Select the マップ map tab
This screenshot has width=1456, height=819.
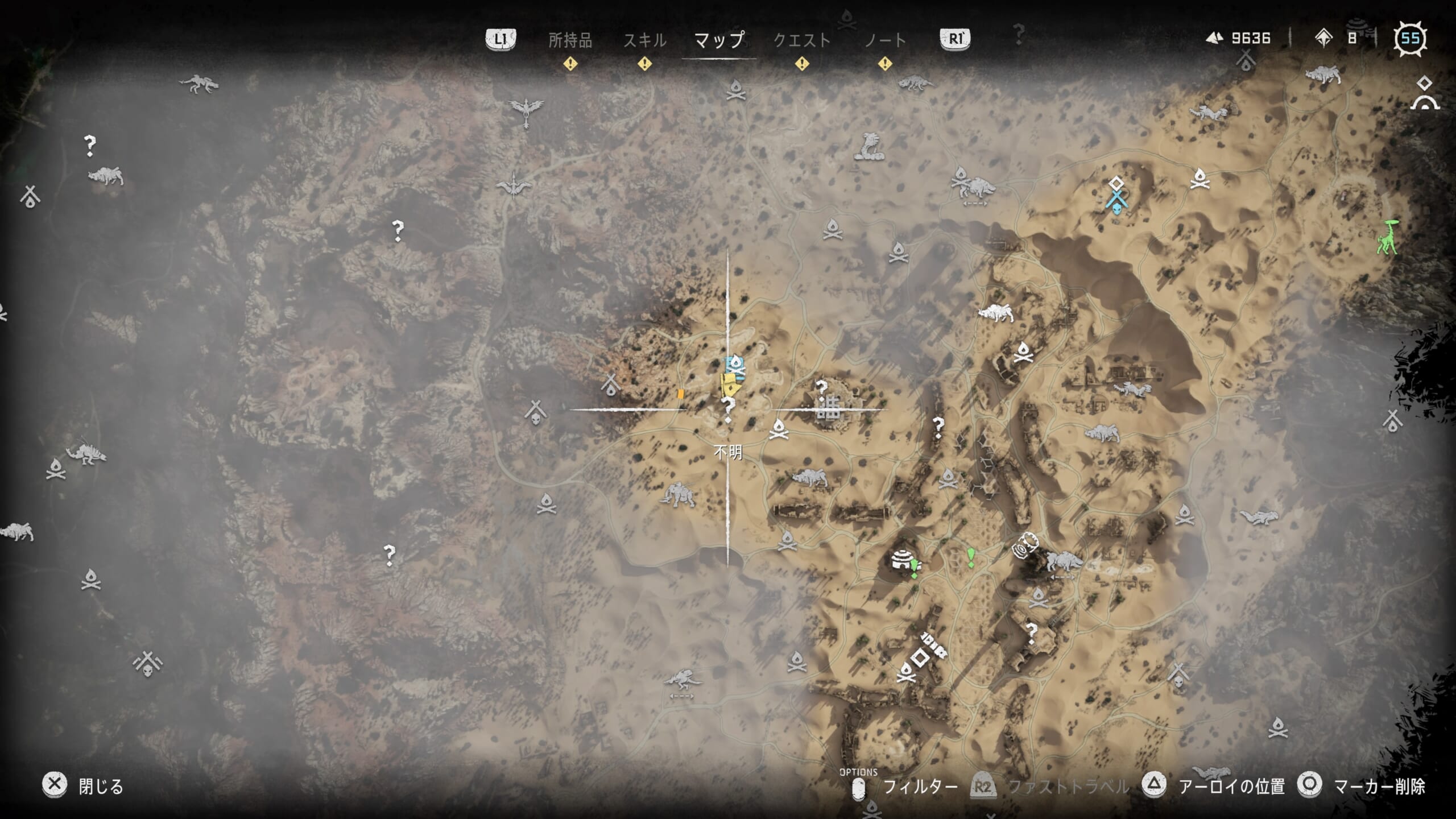[719, 40]
